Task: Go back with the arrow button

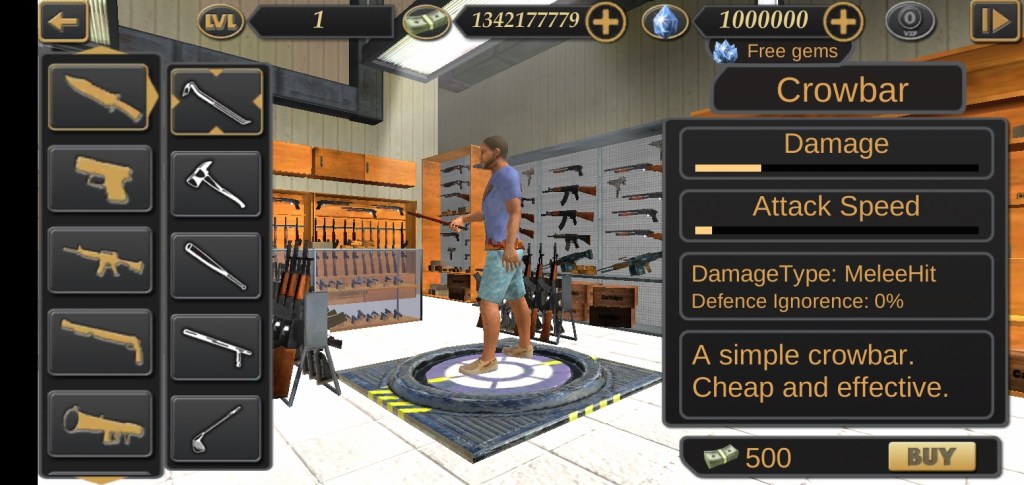Action: pos(63,22)
